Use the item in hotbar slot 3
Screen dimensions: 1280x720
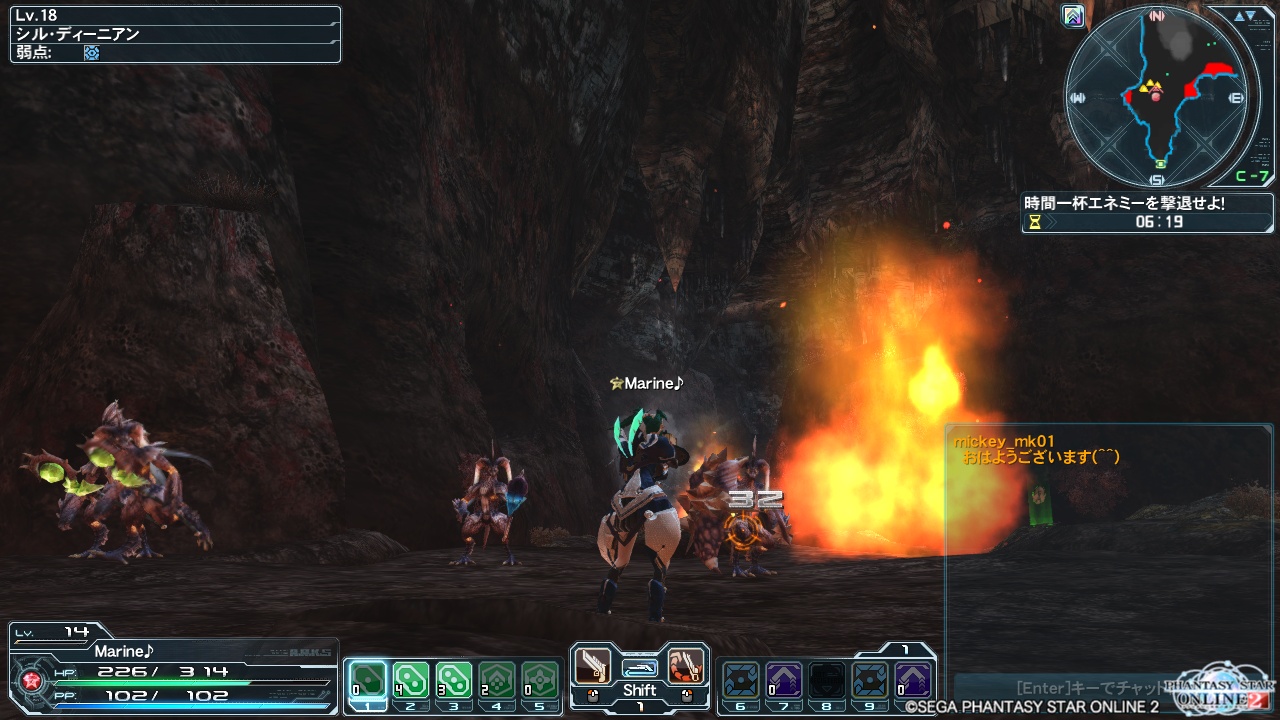[x=453, y=680]
